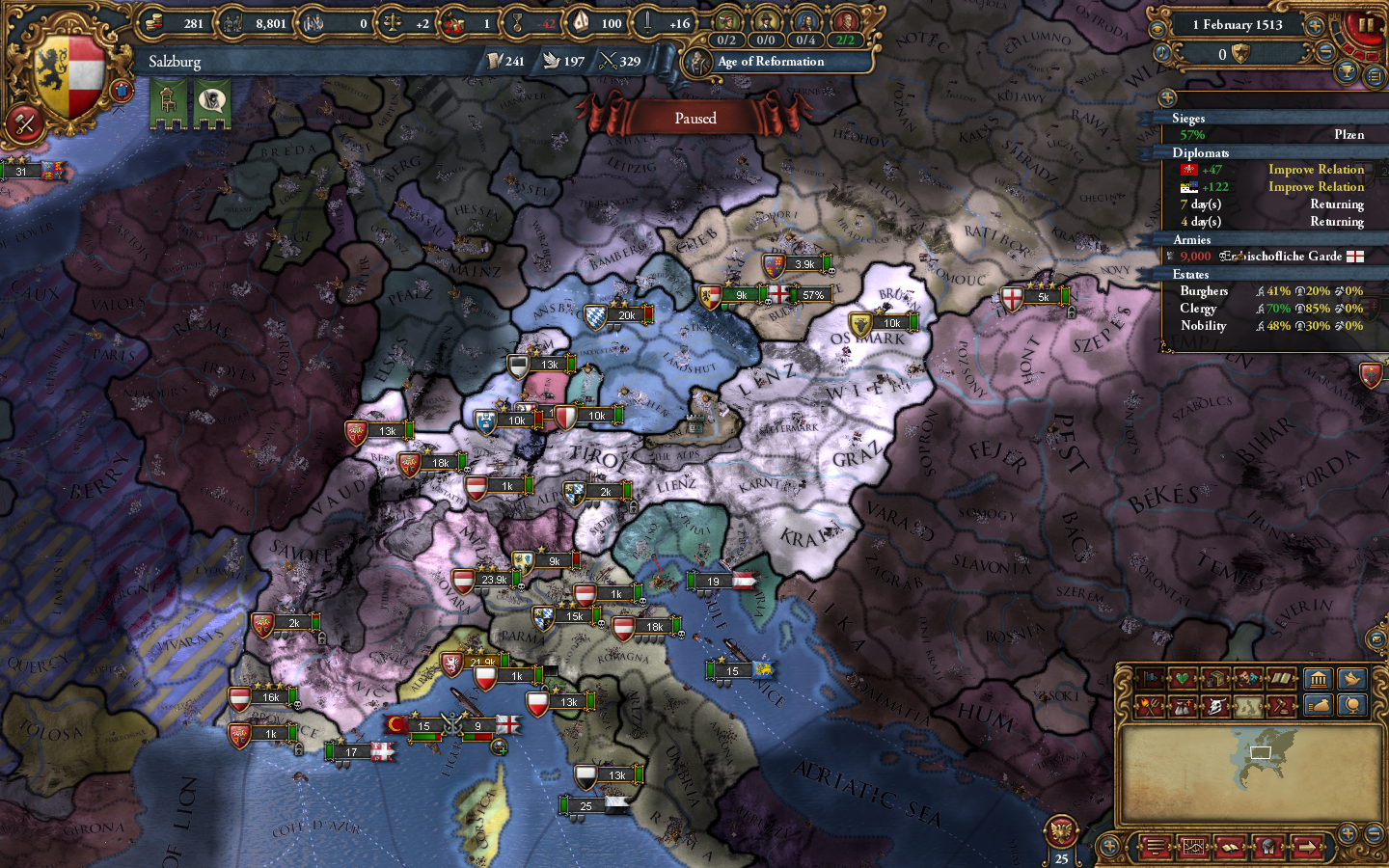Select the political mapmode flag icon
This screenshot has width=1389, height=868.
(x=1151, y=678)
